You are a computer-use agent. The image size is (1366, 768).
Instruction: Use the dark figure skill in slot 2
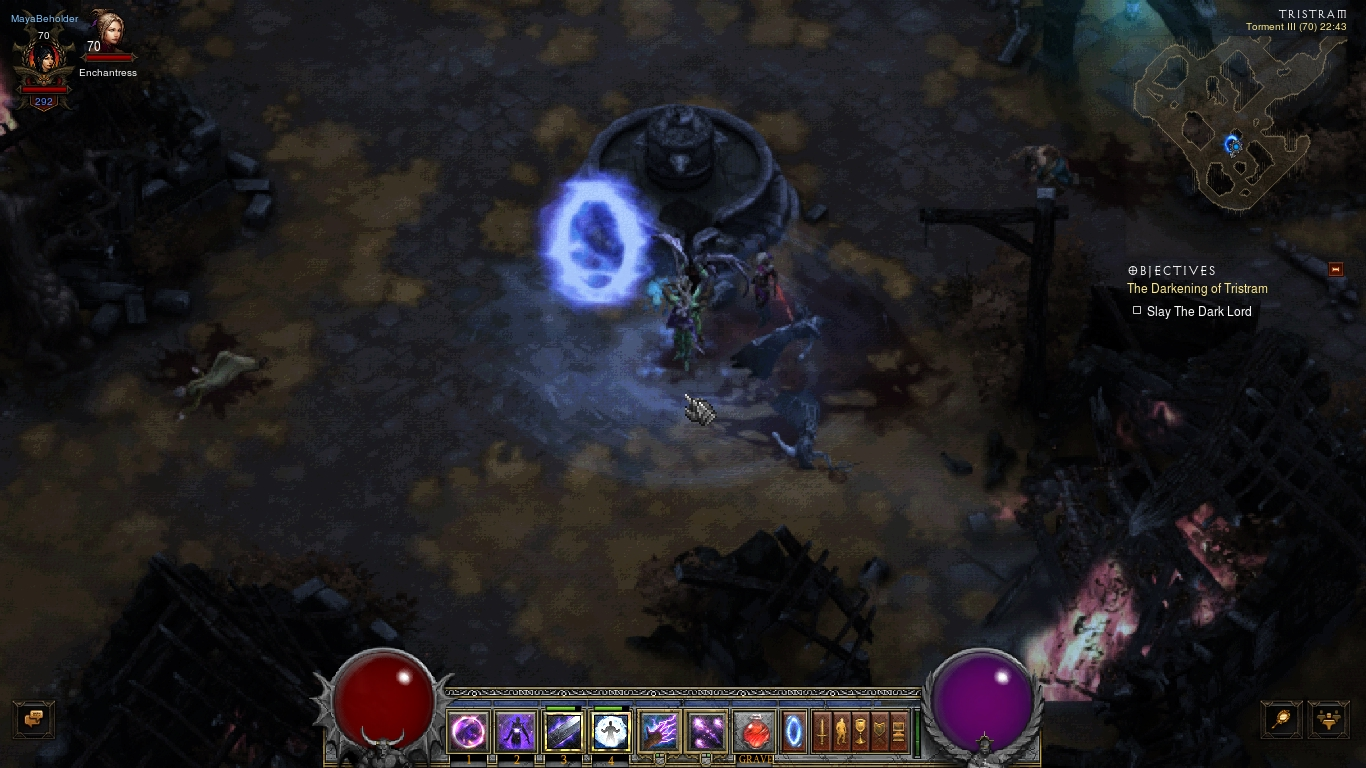(516, 732)
